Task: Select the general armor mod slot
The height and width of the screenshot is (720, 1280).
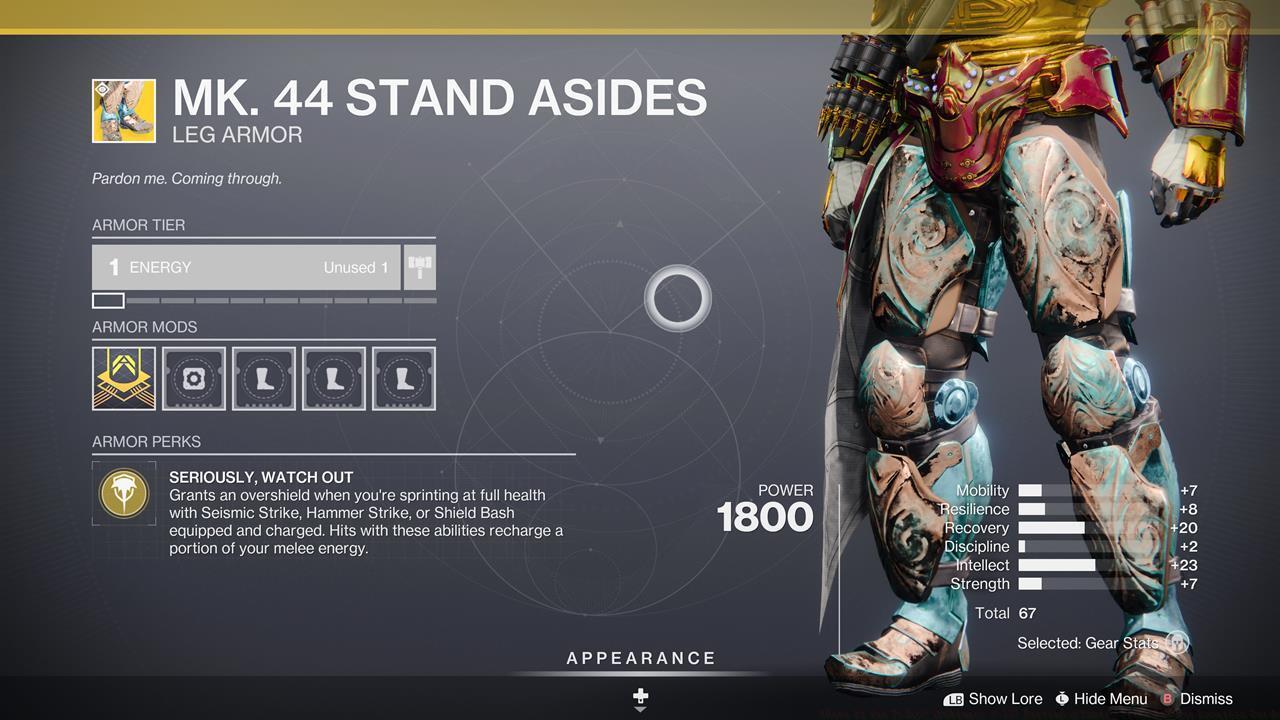Action: (x=123, y=377)
